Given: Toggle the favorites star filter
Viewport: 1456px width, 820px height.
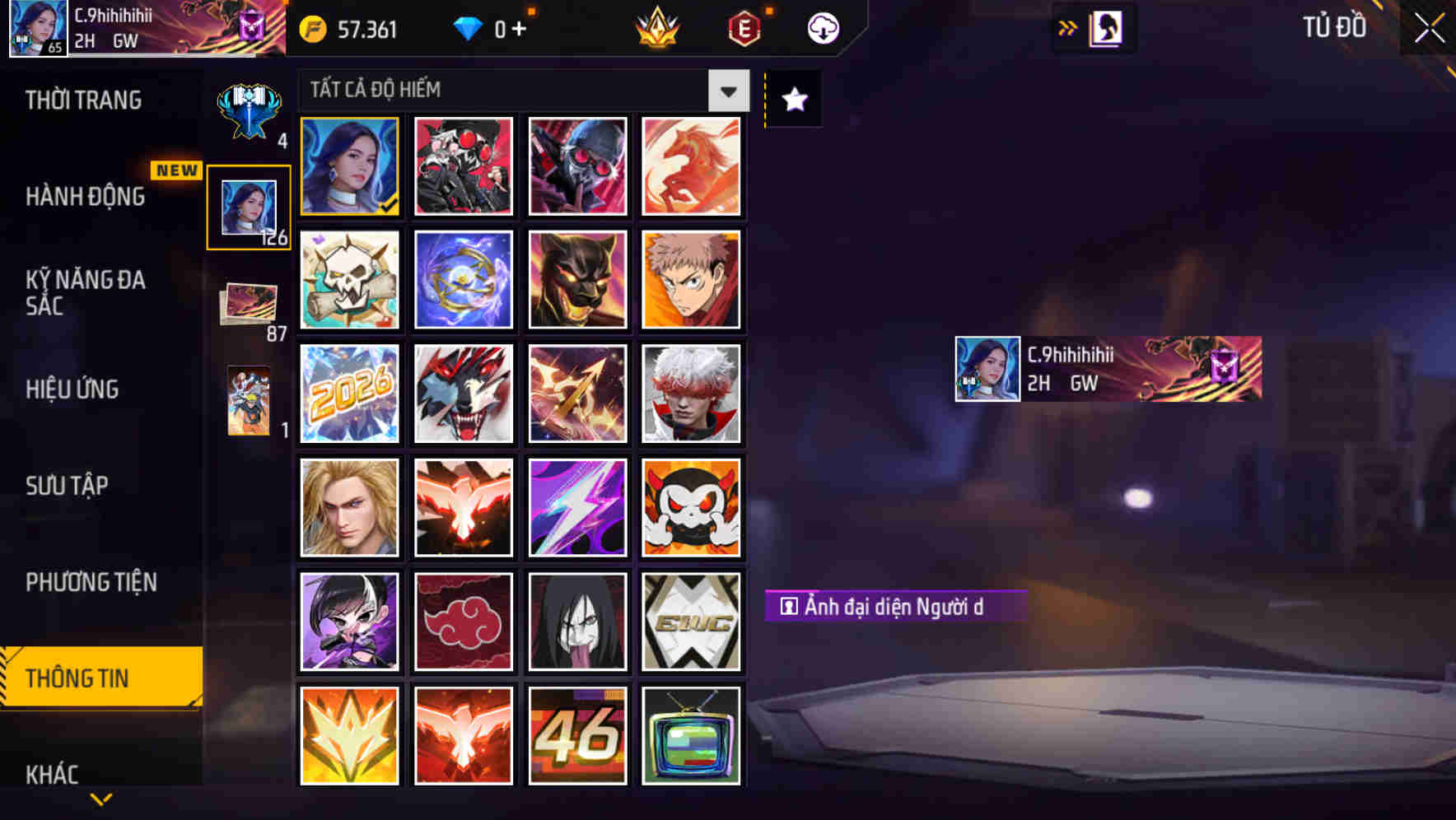Looking at the screenshot, I should [793, 100].
